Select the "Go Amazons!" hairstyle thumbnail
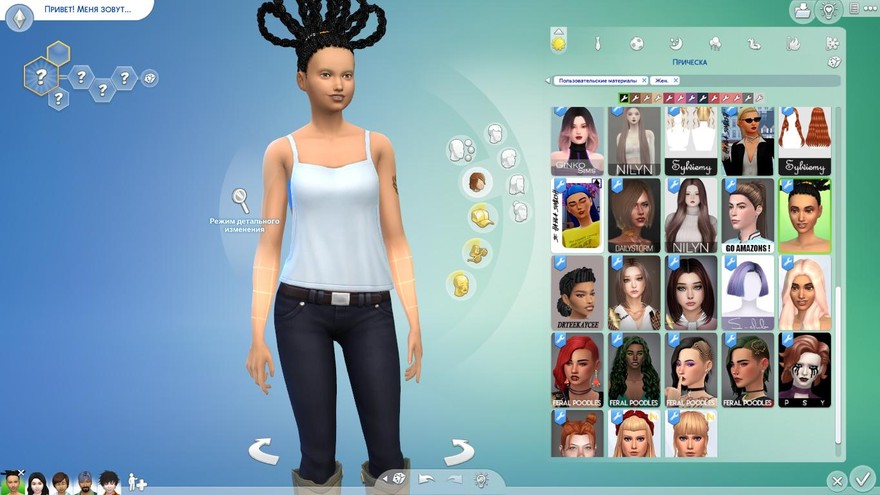The image size is (880, 495). pyautogui.click(x=748, y=214)
